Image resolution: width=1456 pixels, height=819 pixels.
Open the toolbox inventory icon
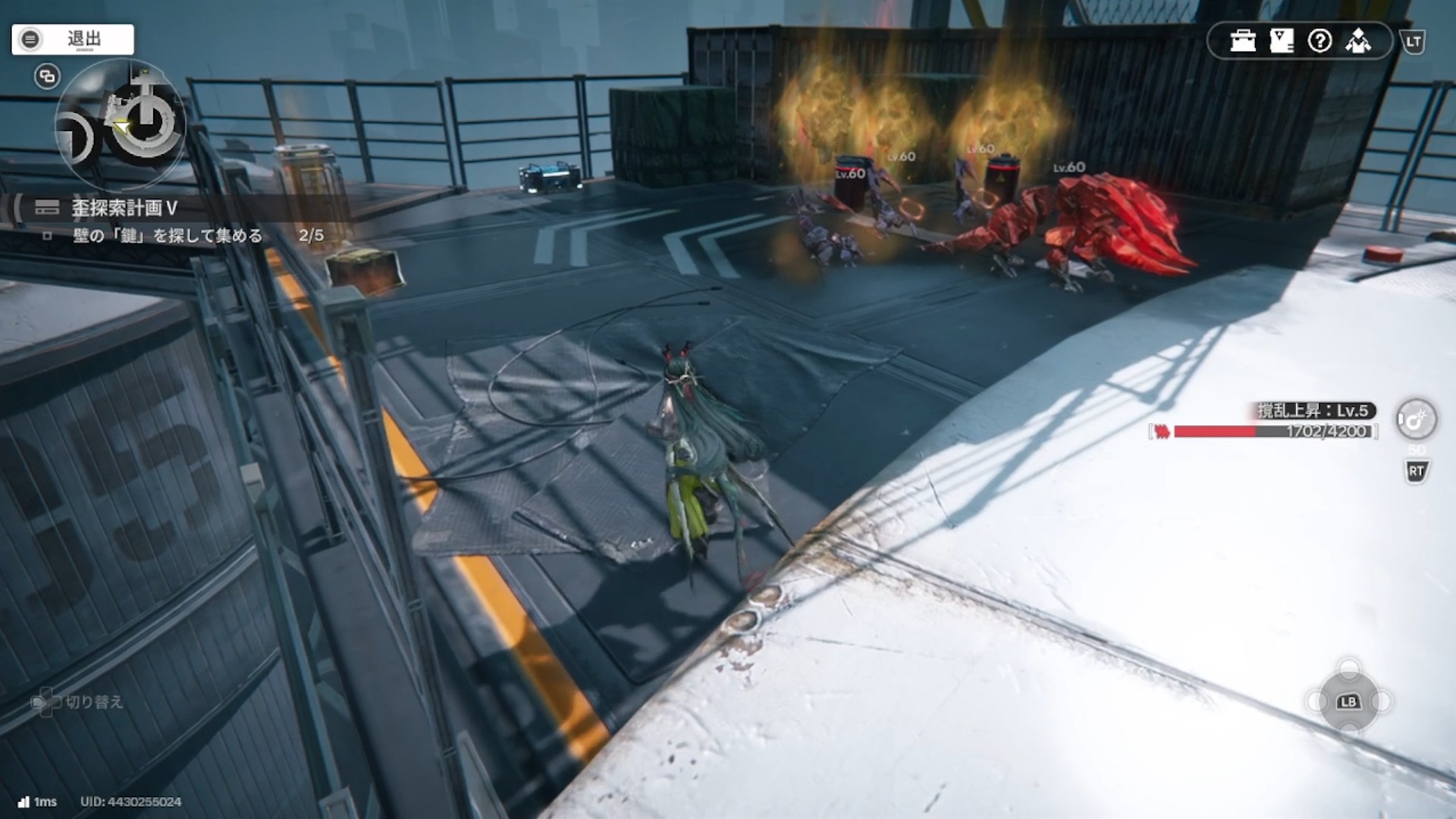[x=1243, y=41]
